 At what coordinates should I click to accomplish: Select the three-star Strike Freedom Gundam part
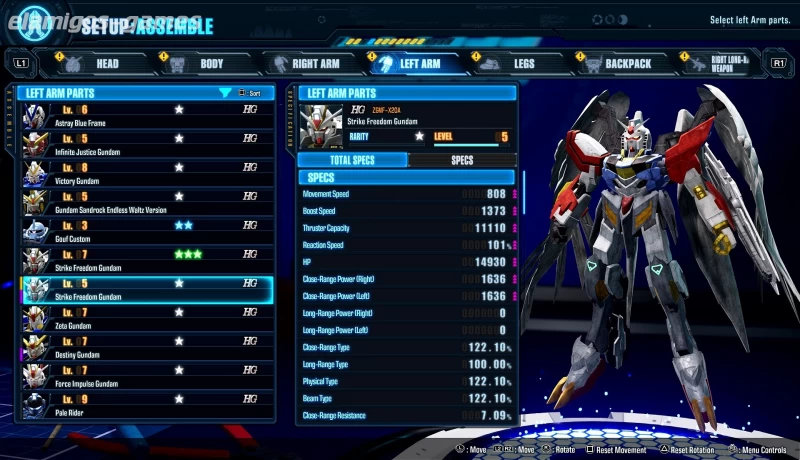[145, 260]
